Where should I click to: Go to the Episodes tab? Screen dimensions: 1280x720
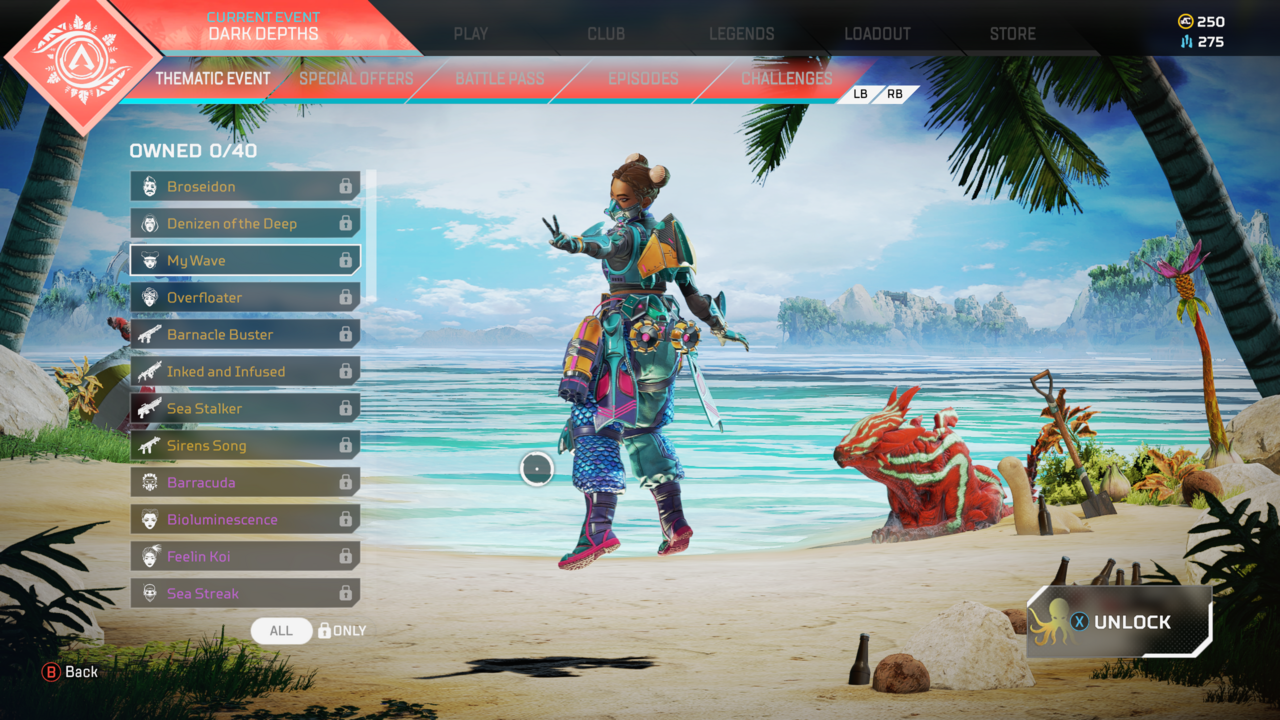click(643, 79)
